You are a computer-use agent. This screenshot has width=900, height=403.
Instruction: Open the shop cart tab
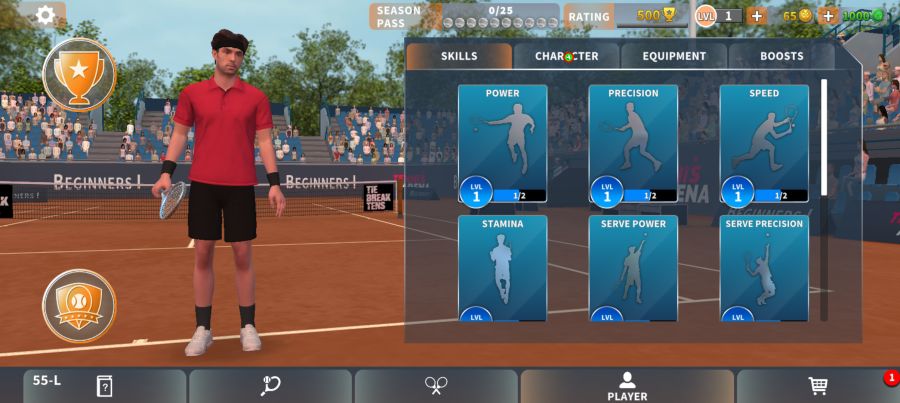coord(818,386)
